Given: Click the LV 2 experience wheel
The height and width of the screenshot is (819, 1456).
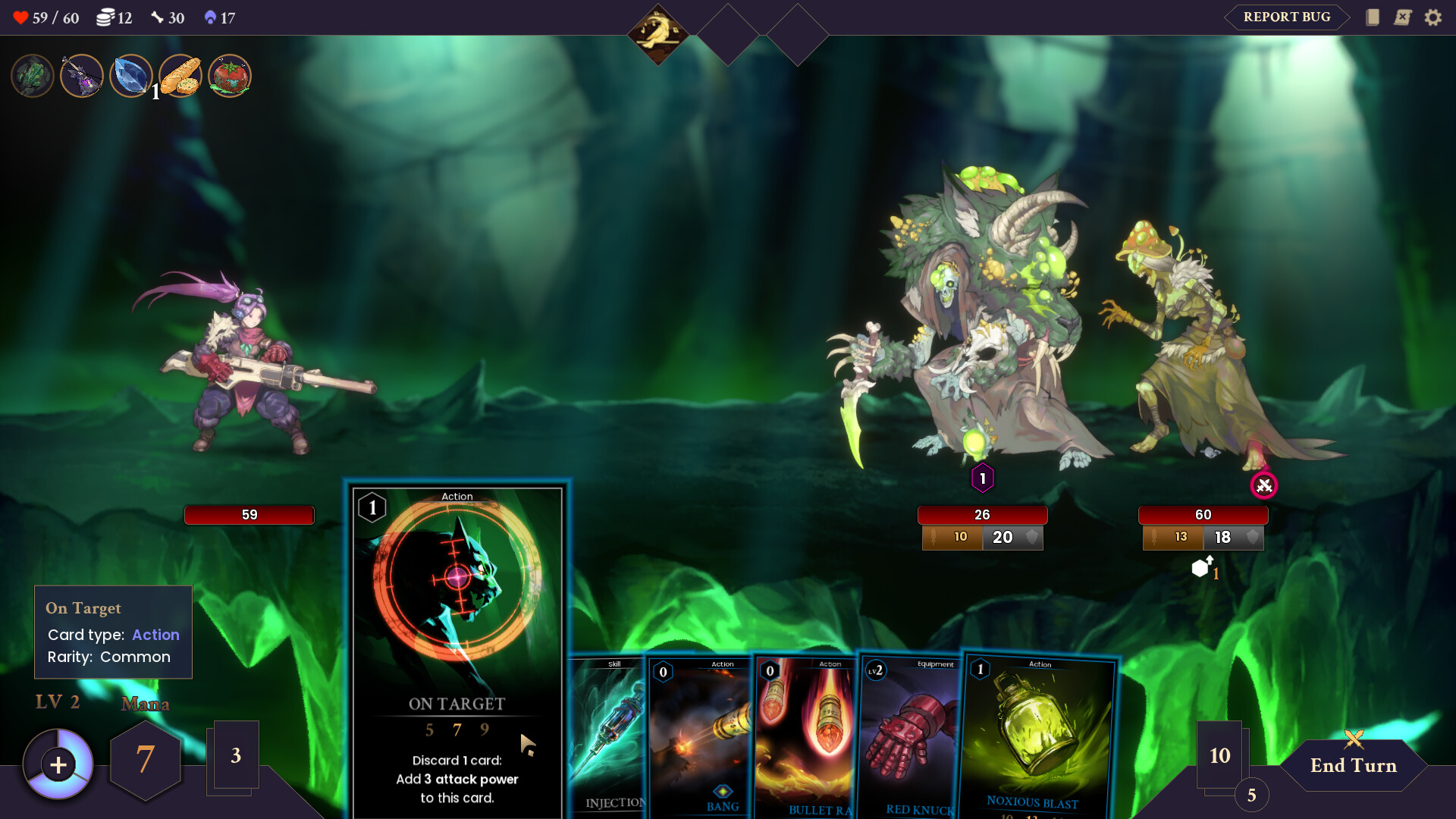Looking at the screenshot, I should (57, 764).
